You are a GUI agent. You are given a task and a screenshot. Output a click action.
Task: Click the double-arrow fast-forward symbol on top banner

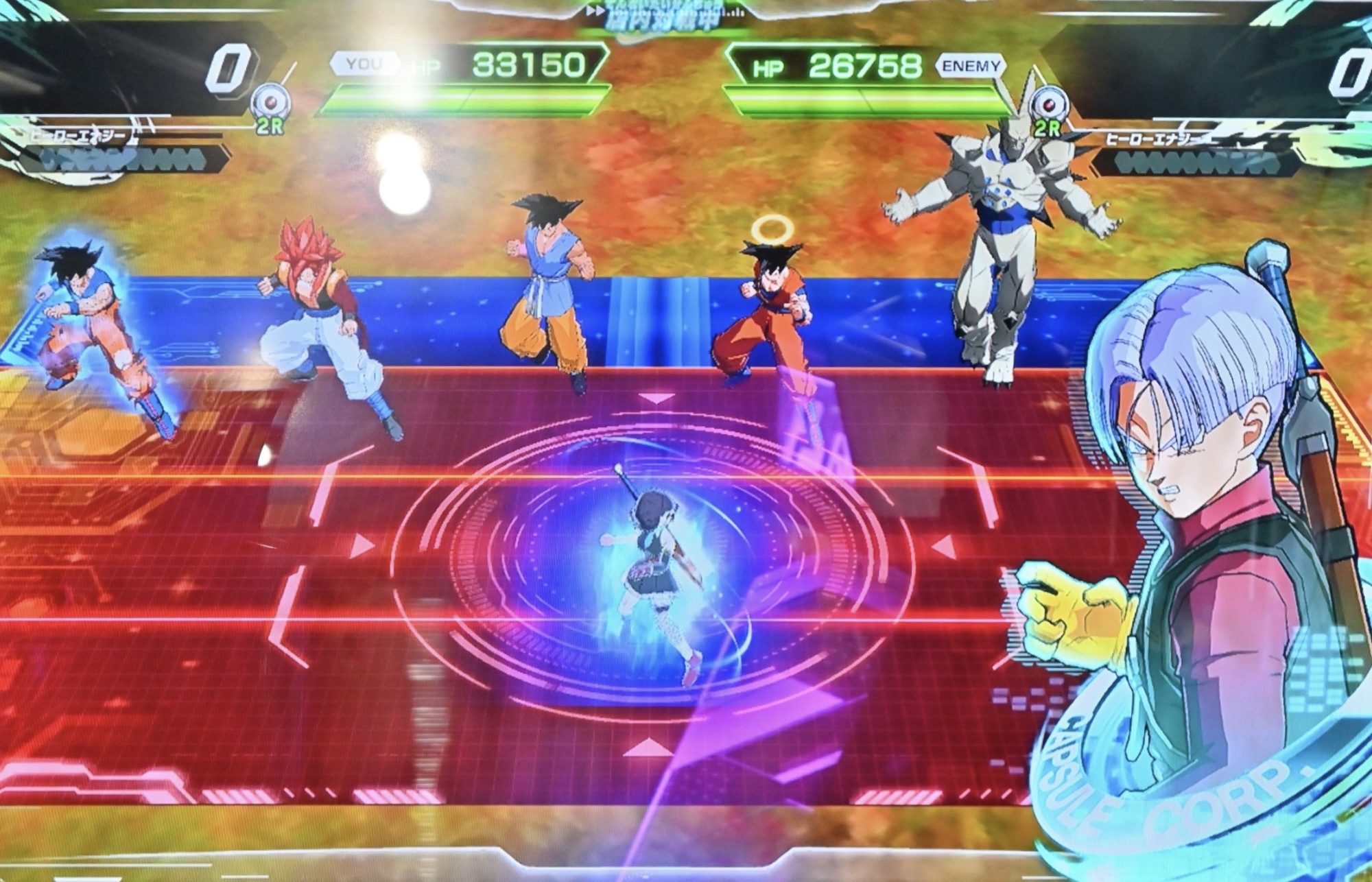point(597,10)
